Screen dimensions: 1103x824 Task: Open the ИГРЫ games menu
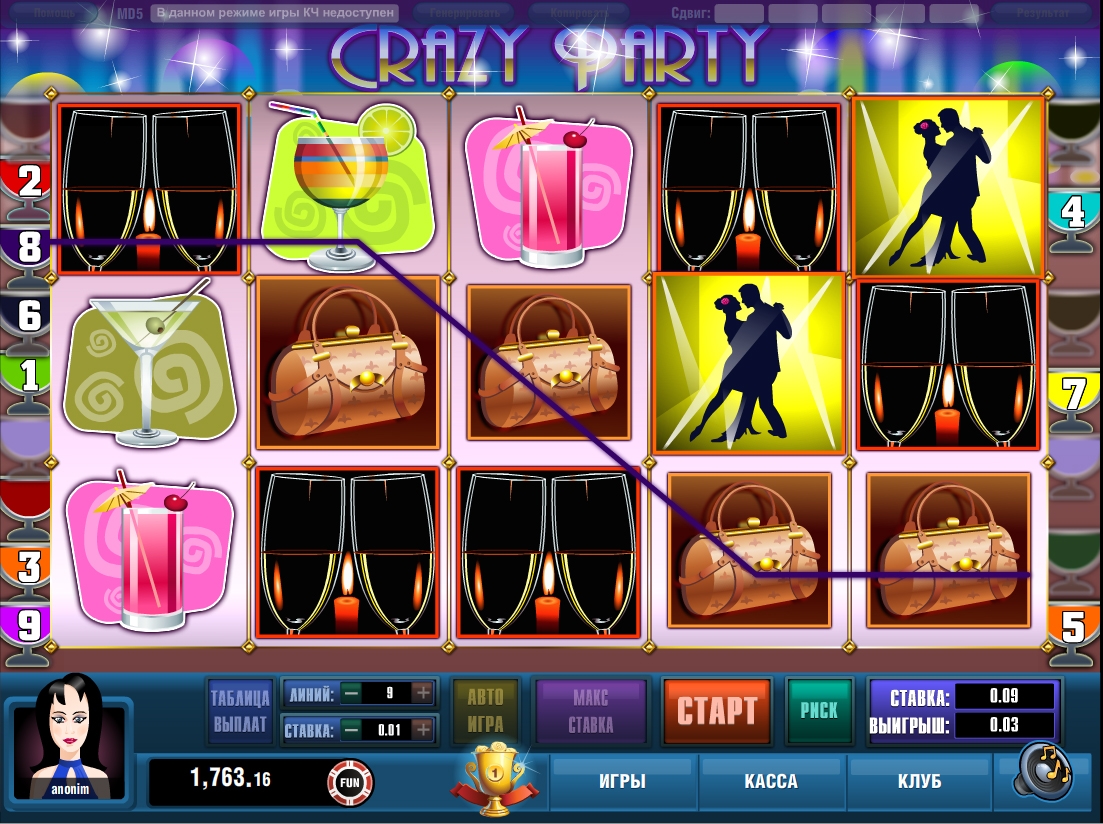[621, 781]
